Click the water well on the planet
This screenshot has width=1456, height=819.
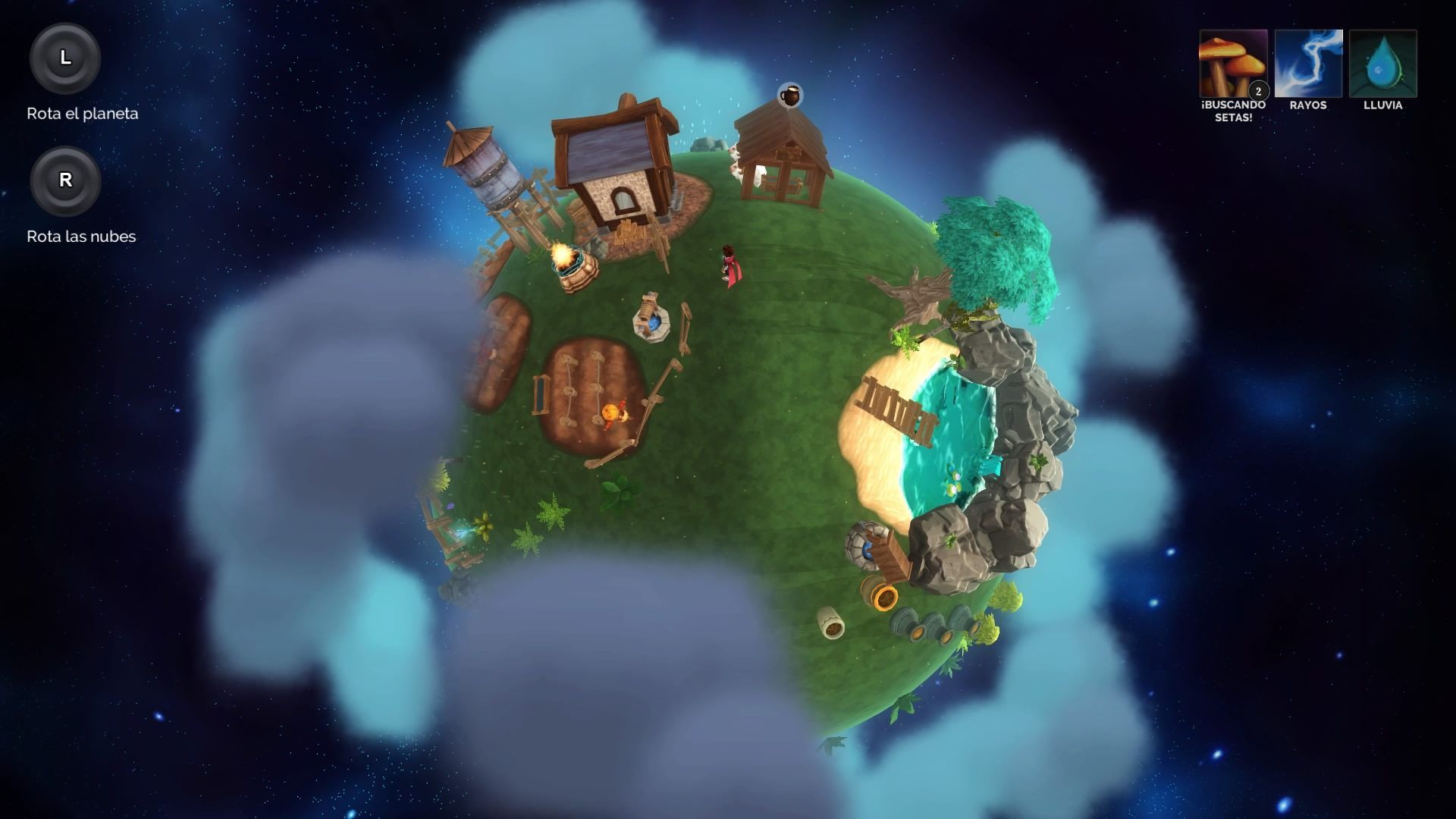click(x=651, y=315)
